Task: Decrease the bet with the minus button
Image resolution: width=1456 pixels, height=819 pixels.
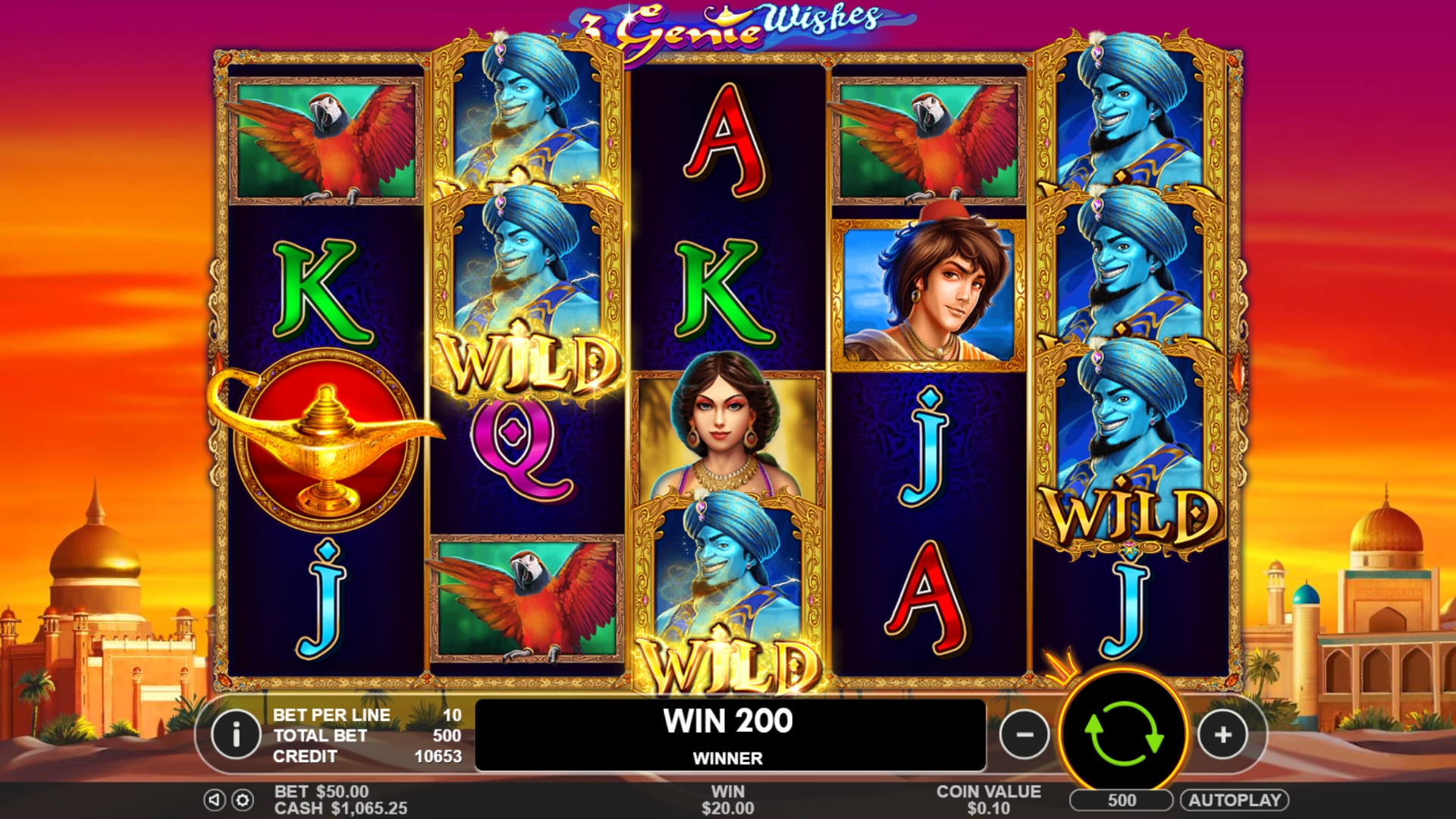Action: 1025,734
